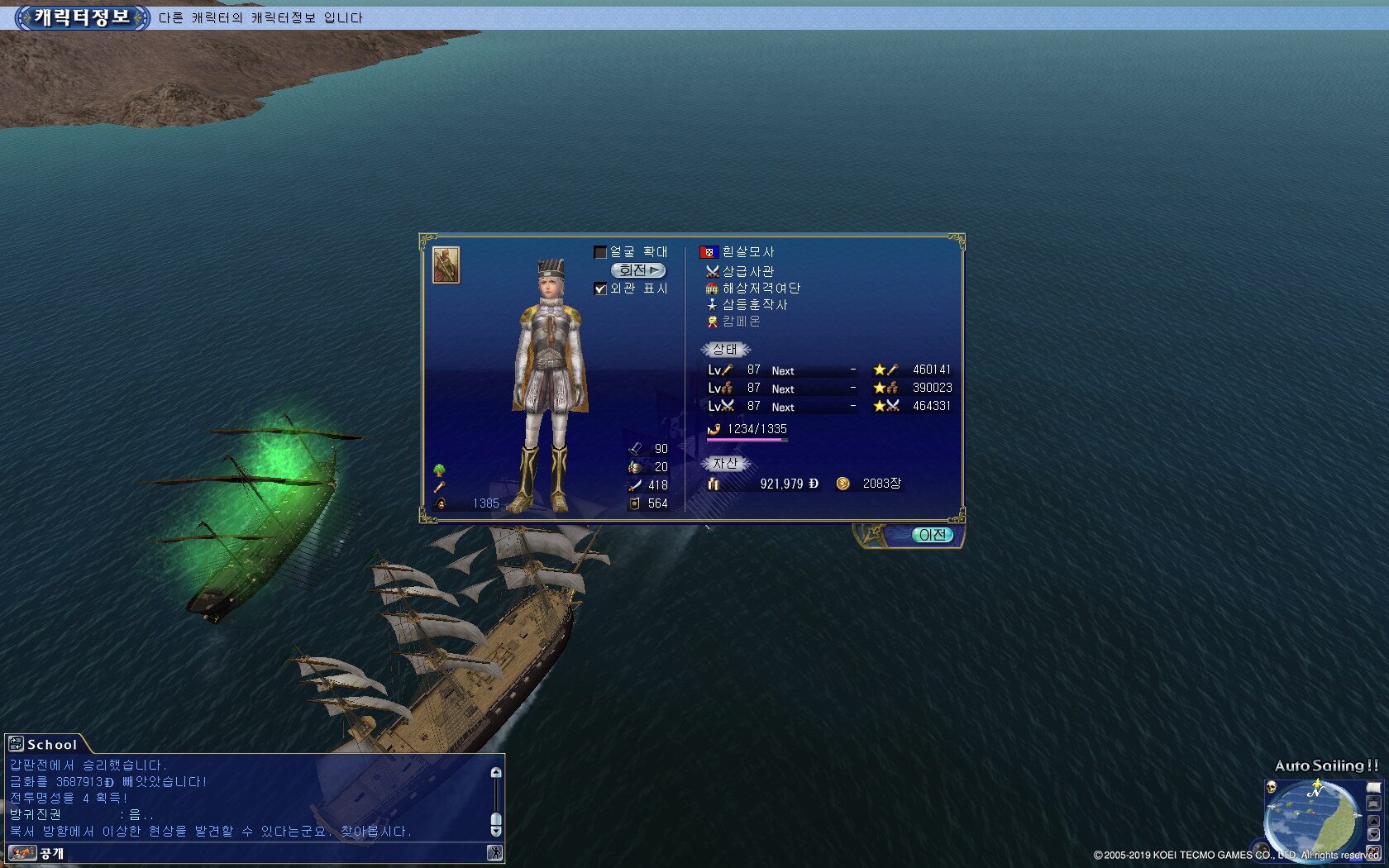
Task: Uncheck the 외관 표시 appearance checkbox
Action: point(601,289)
